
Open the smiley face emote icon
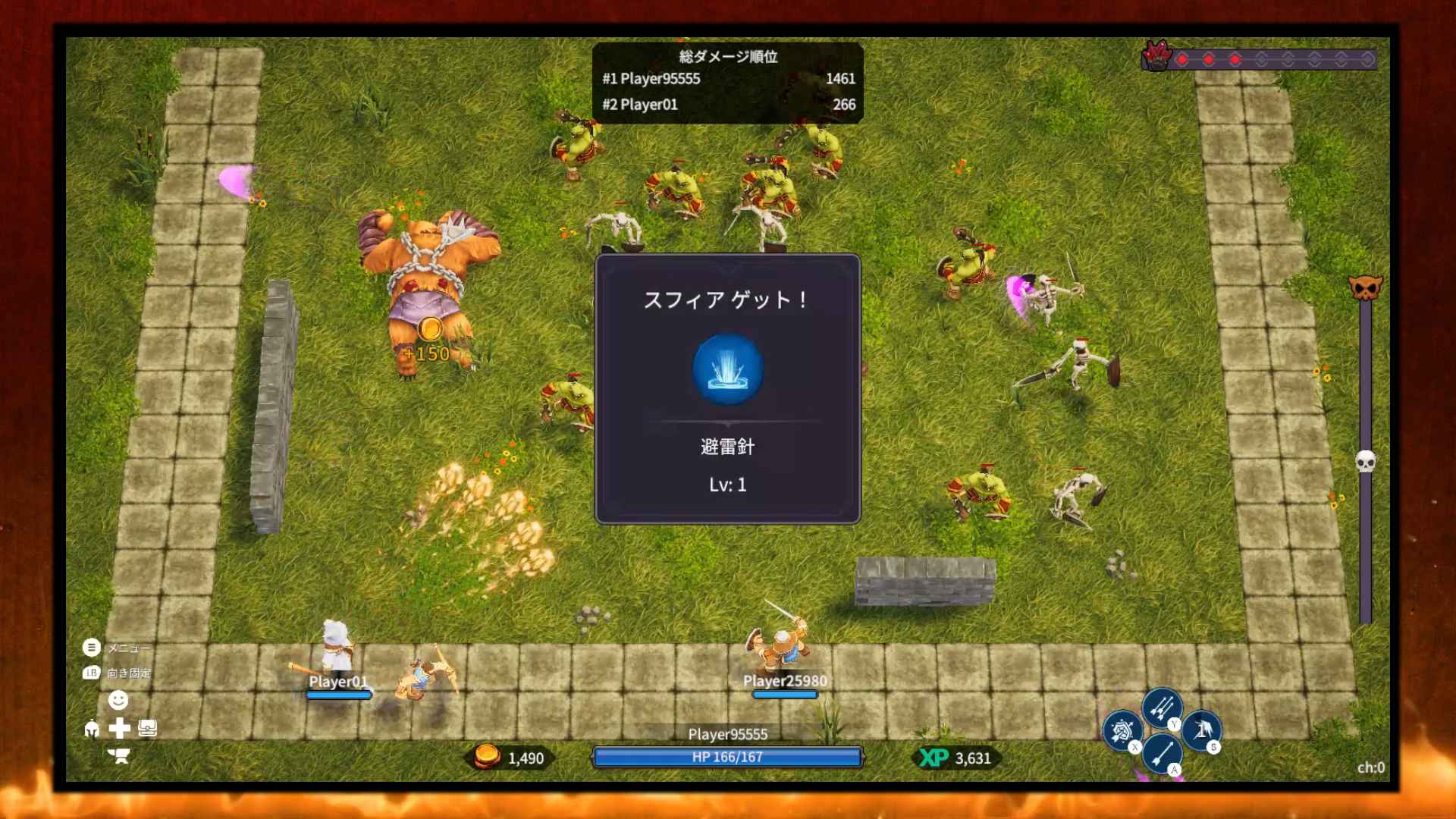click(x=118, y=700)
